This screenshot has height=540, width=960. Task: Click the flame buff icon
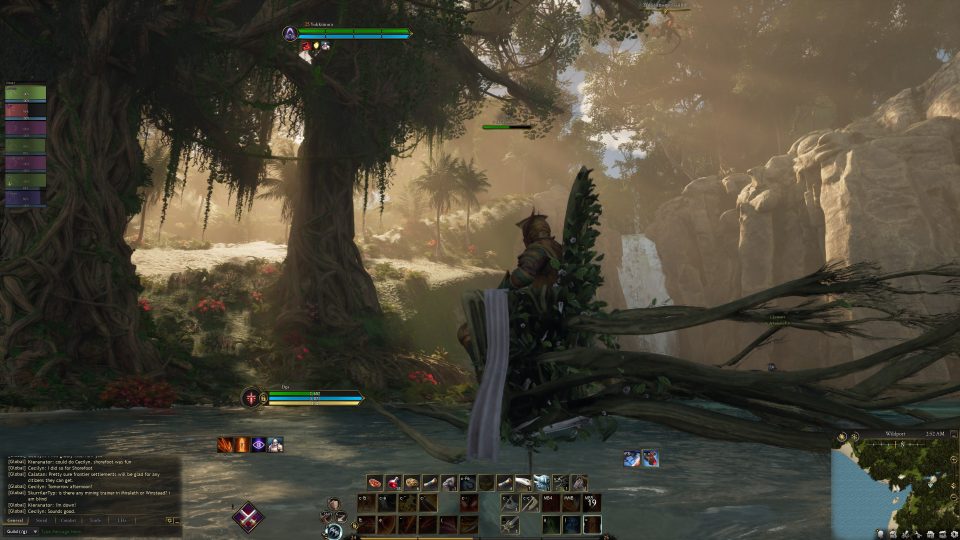click(241, 444)
